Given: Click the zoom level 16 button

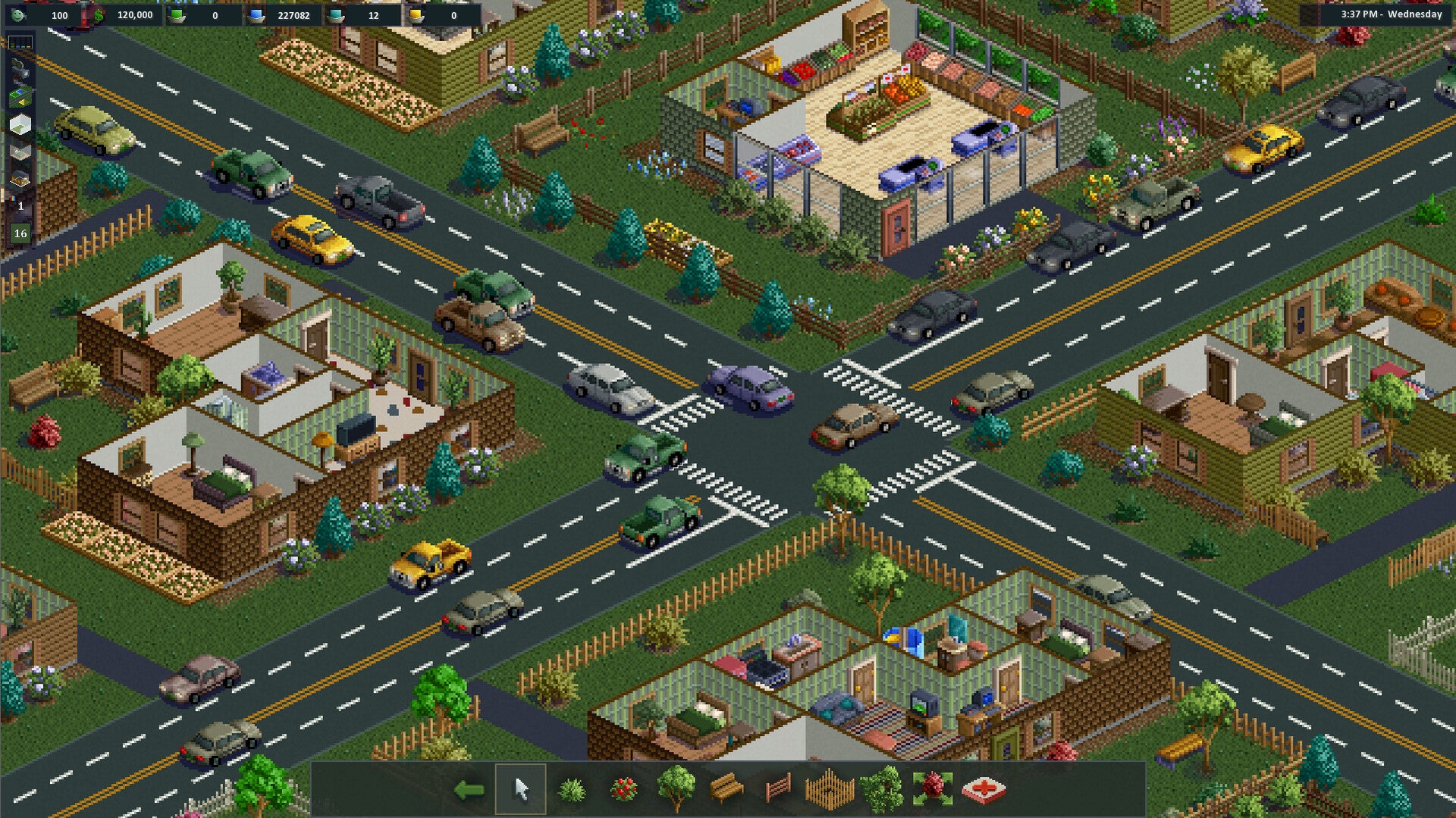Looking at the screenshot, I should (x=20, y=233).
